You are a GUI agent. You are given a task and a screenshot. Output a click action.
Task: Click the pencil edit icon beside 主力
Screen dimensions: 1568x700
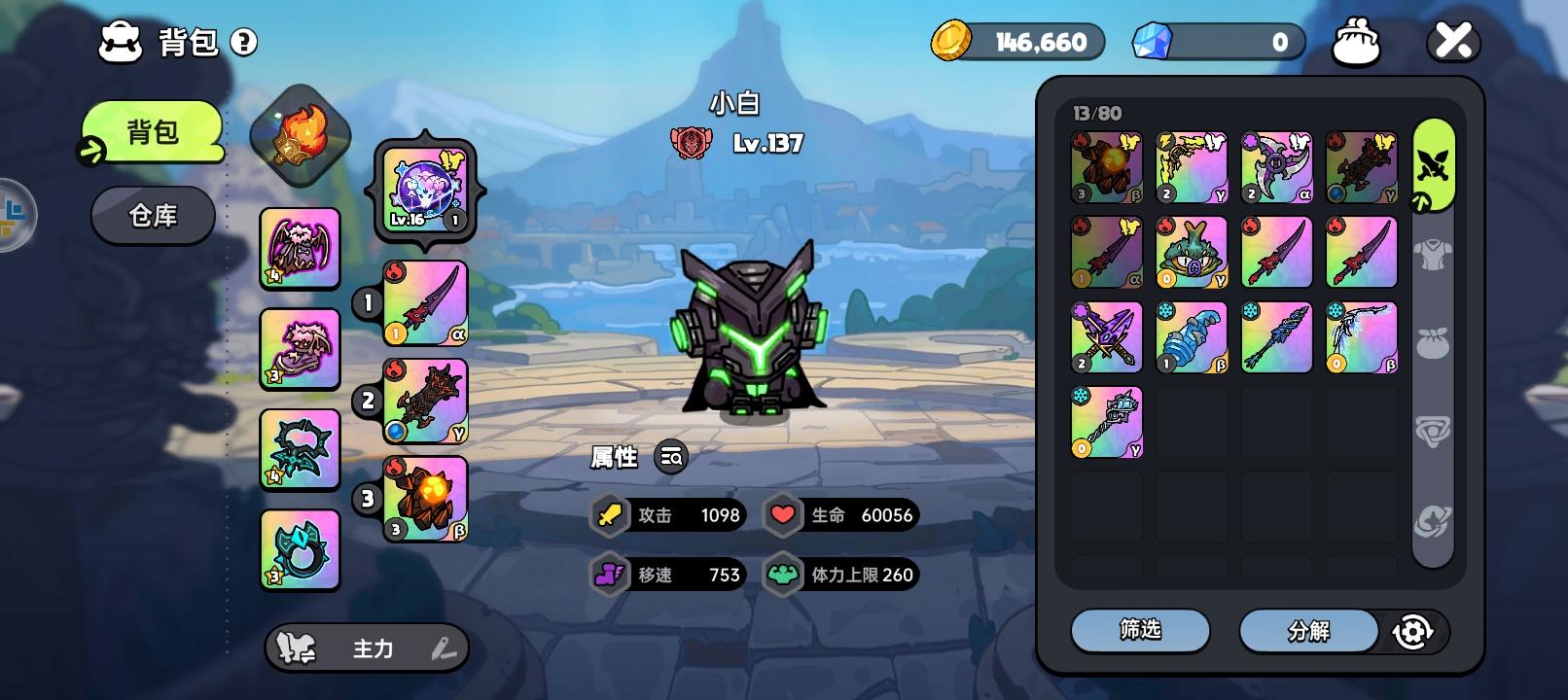tap(443, 647)
